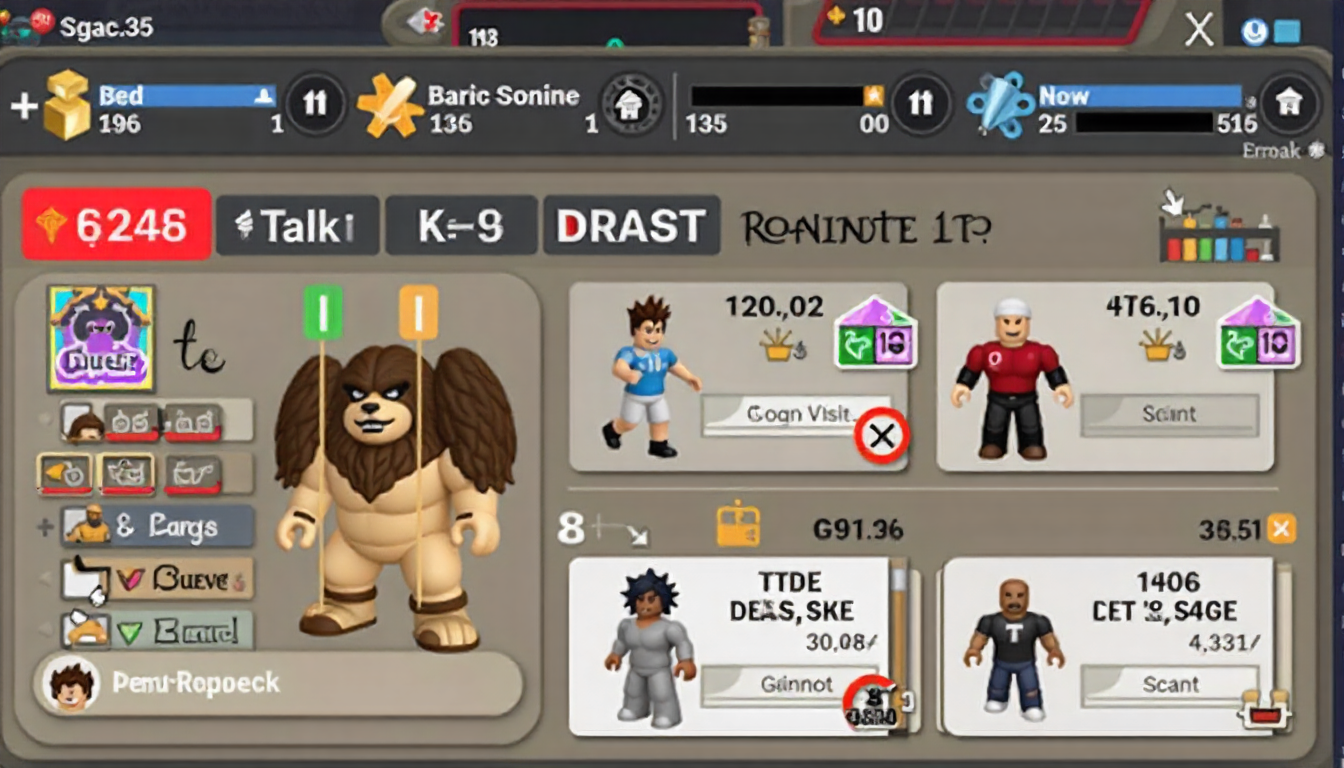1344x768 pixels.
Task: Open the K-9 tab
Action: [x=460, y=226]
